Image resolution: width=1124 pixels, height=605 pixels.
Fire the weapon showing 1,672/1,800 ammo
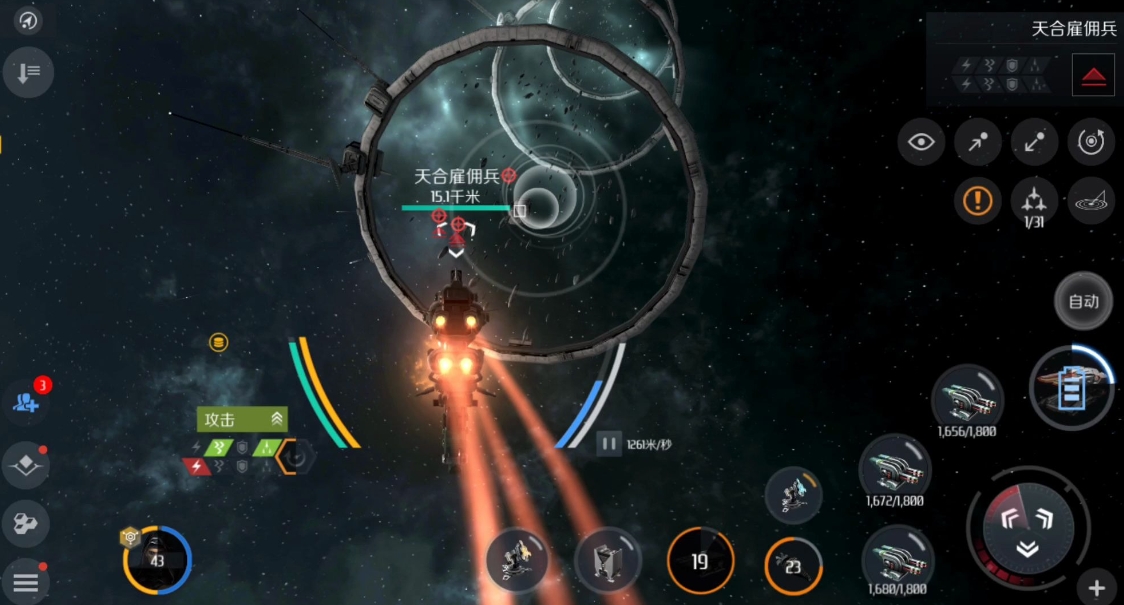point(895,469)
